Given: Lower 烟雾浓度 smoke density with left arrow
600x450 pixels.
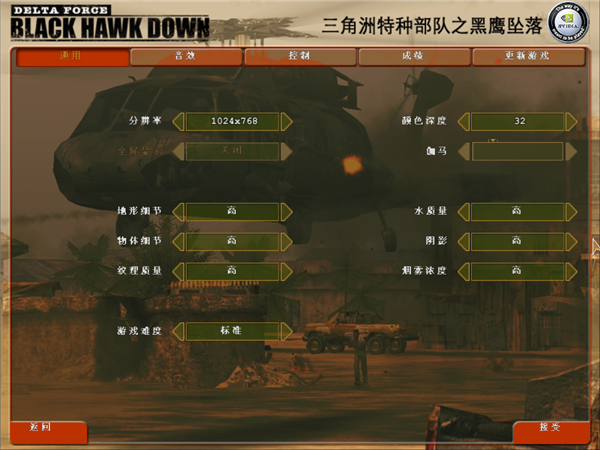Looking at the screenshot, I should tap(465, 270).
